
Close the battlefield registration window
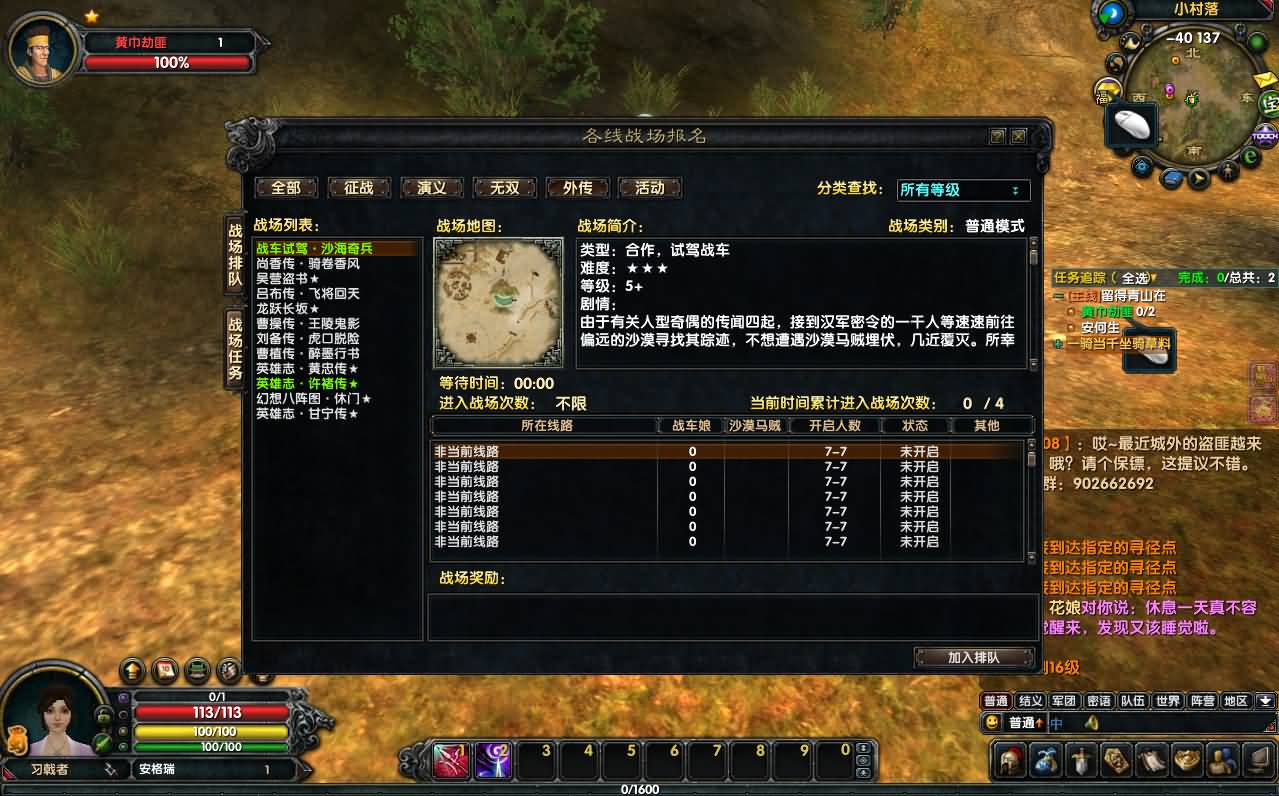pyautogui.click(x=1018, y=136)
